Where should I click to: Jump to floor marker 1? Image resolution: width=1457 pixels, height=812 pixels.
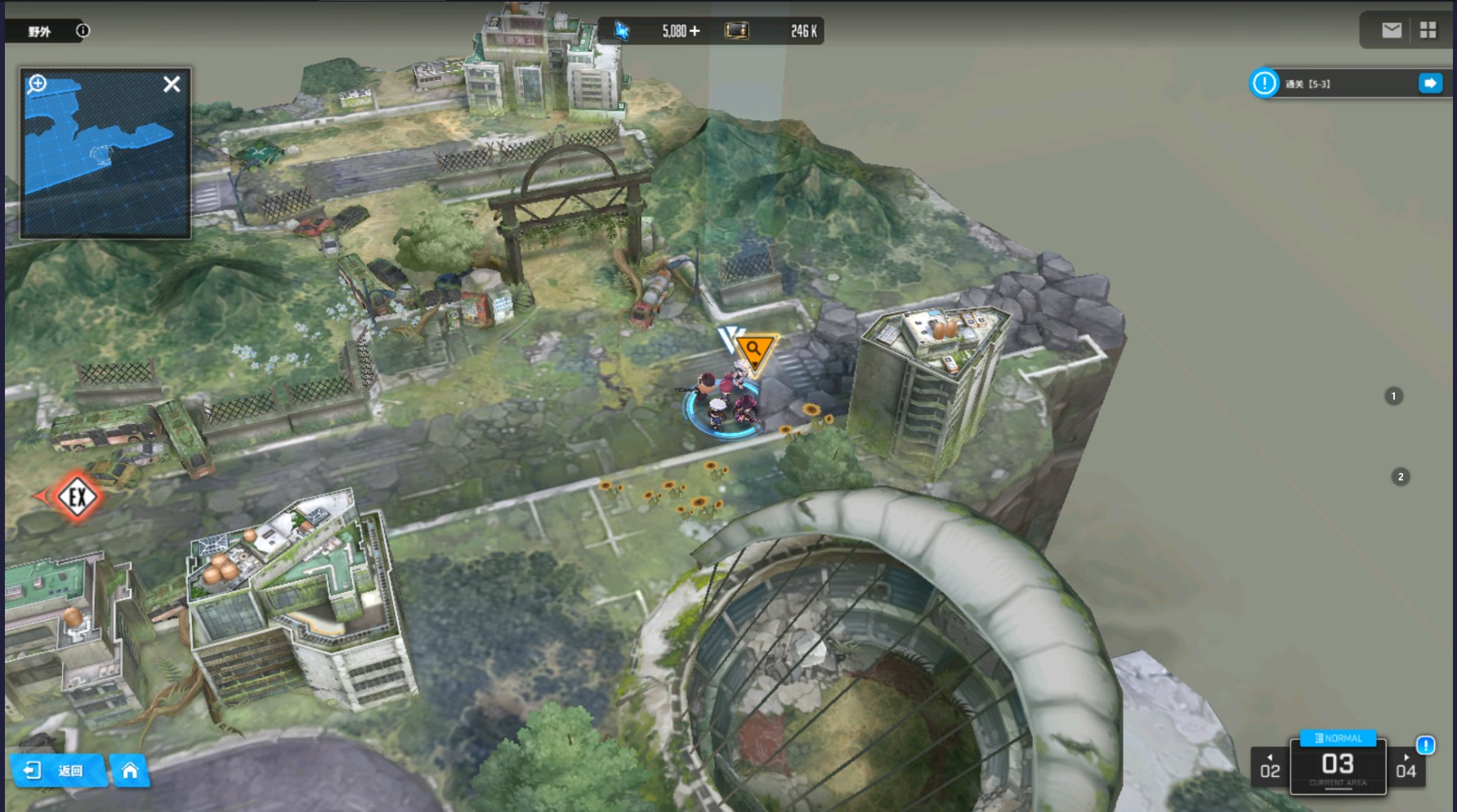(1393, 396)
